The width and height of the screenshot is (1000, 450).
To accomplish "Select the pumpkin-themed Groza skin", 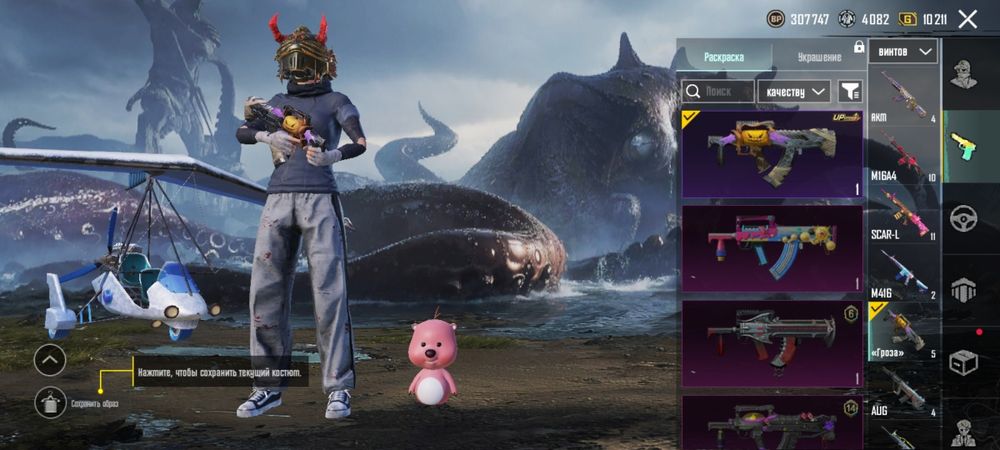I will [x=772, y=152].
